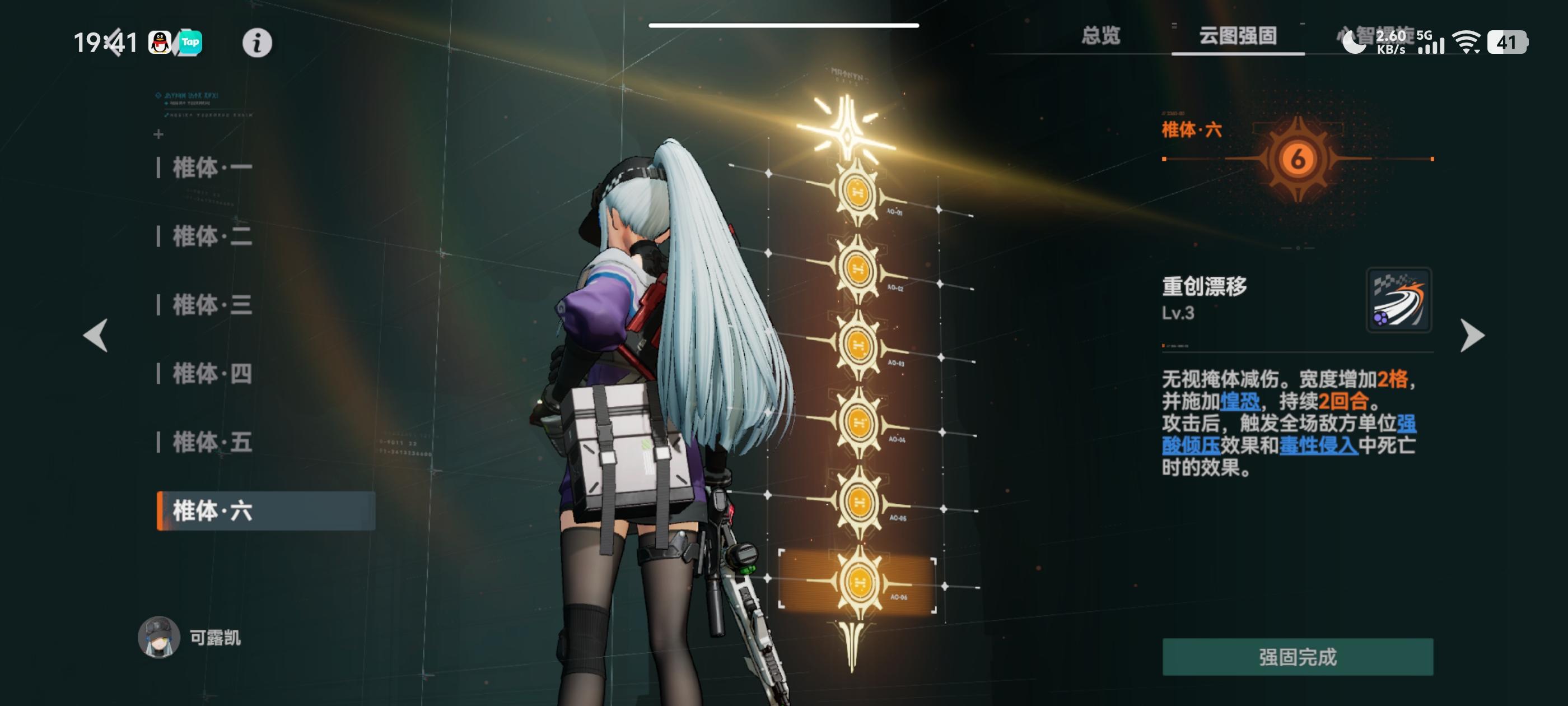Switch to the 心智螺旋 tab
This screenshot has width=1568, height=706.
tap(1378, 36)
